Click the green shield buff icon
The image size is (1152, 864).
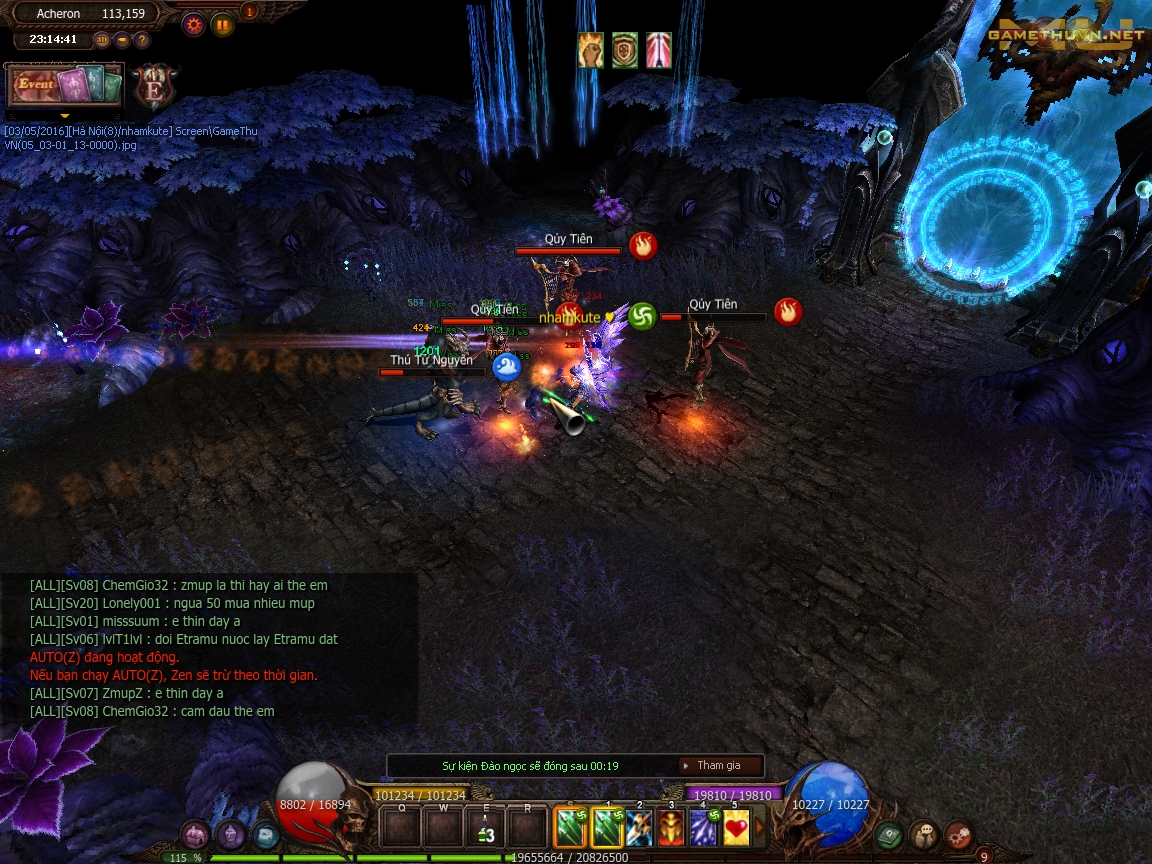[x=625, y=50]
